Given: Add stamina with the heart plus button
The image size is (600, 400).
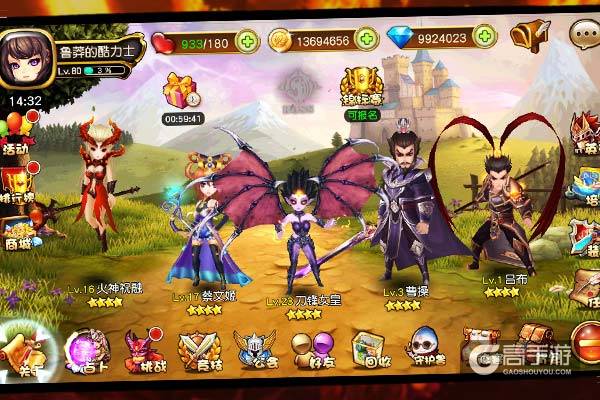Looking at the screenshot, I should [247, 40].
